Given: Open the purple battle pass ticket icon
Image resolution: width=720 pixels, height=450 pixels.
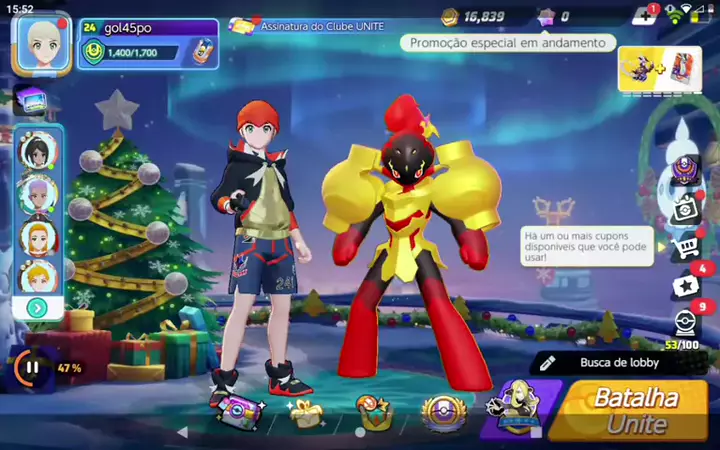Looking at the screenshot, I should 236,411.
